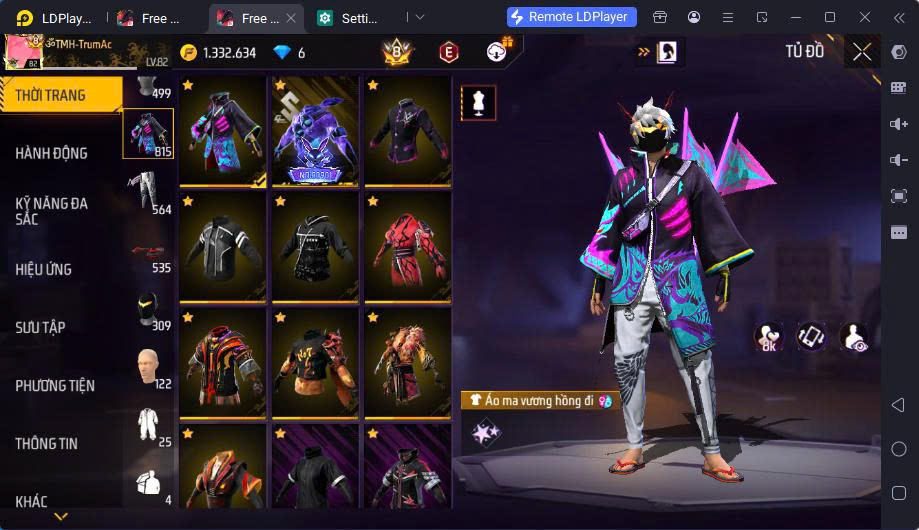Maximize the LDPlayer window
This screenshot has width=919, height=530.
pyautogui.click(x=829, y=17)
